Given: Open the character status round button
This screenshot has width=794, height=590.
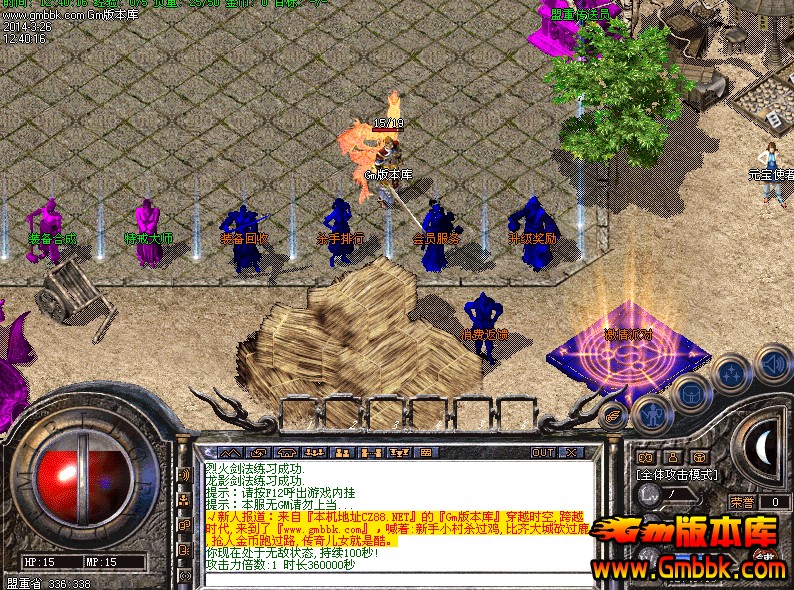Looking at the screenshot, I should click(x=652, y=411).
